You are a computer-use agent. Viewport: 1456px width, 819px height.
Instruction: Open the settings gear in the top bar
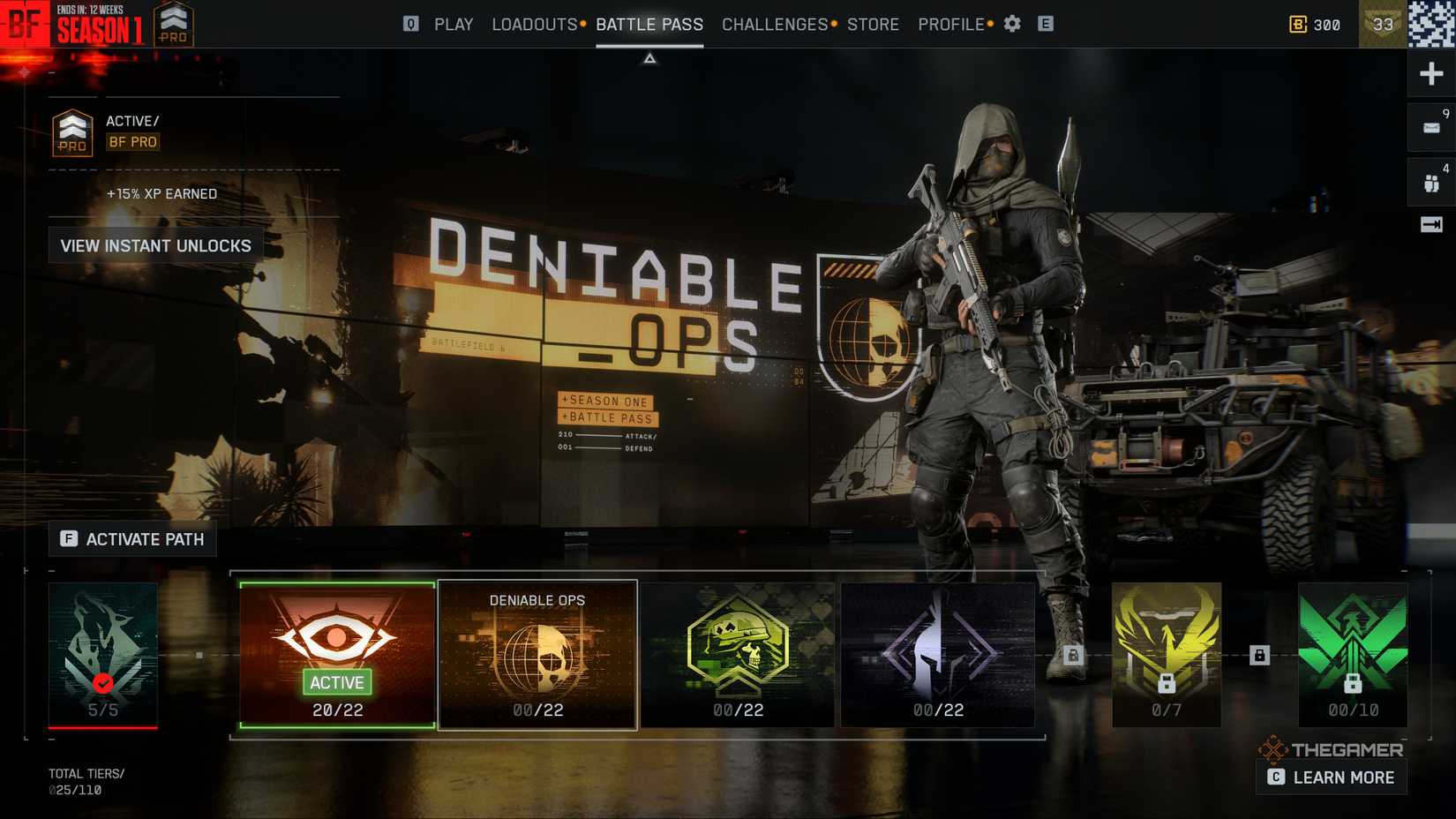click(x=1011, y=24)
